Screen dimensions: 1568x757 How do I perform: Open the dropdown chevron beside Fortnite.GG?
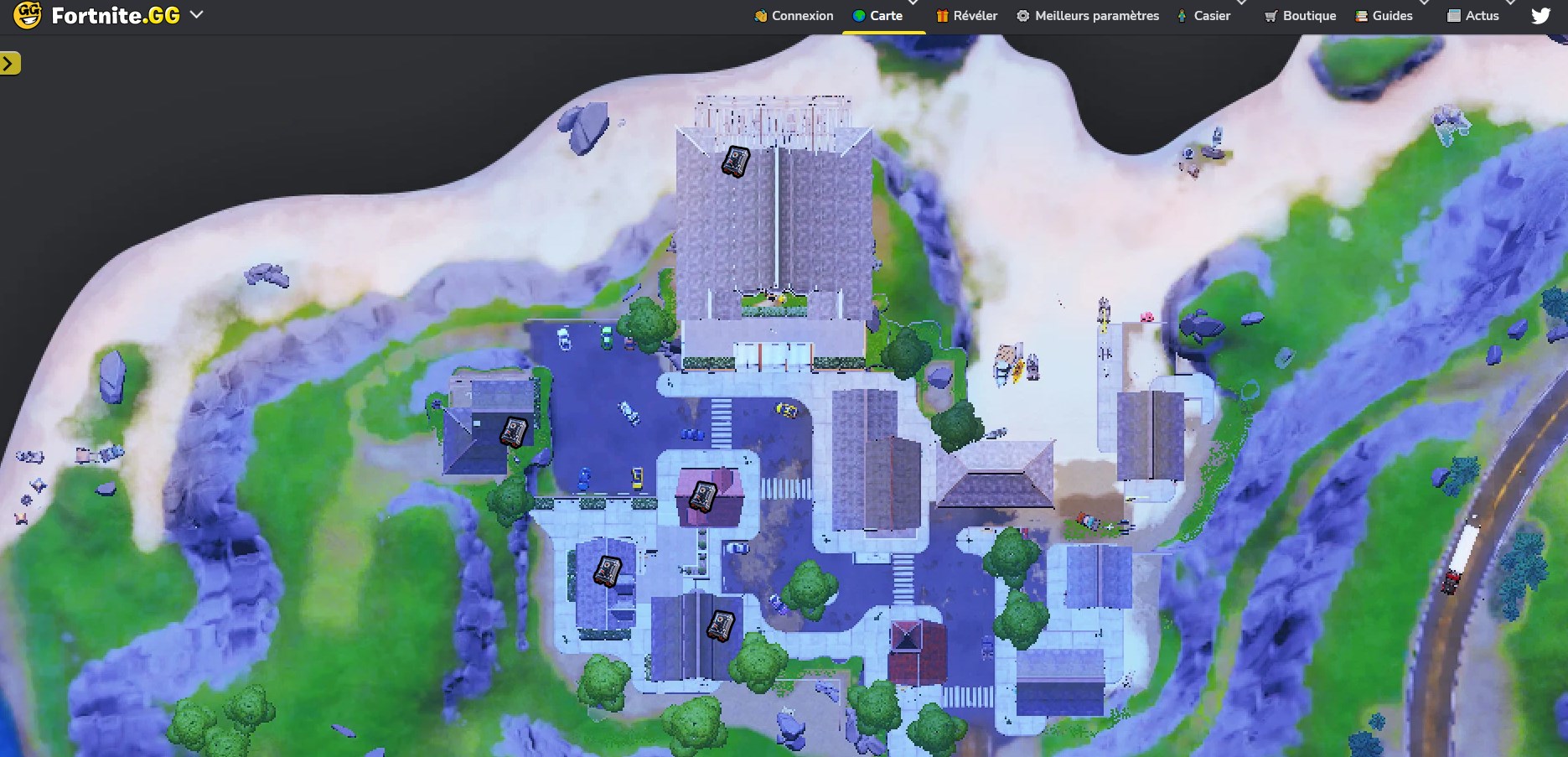(x=196, y=14)
